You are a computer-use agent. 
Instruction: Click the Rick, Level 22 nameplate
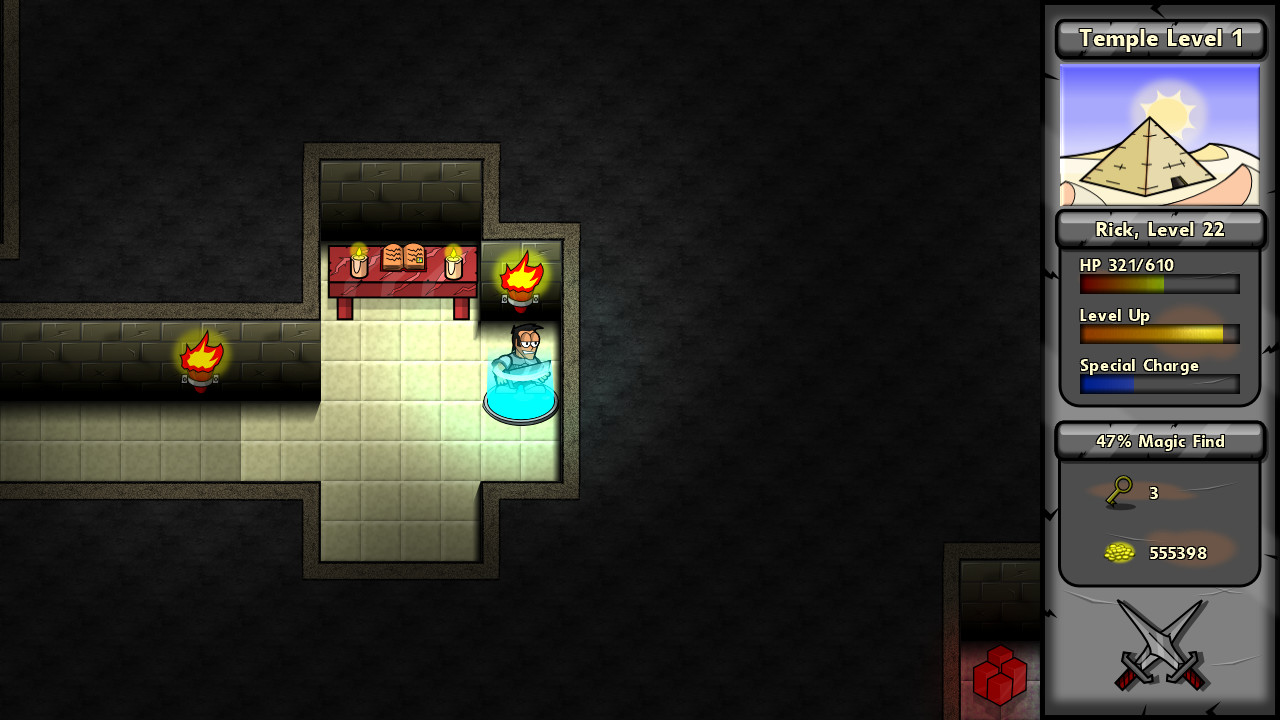click(1159, 229)
